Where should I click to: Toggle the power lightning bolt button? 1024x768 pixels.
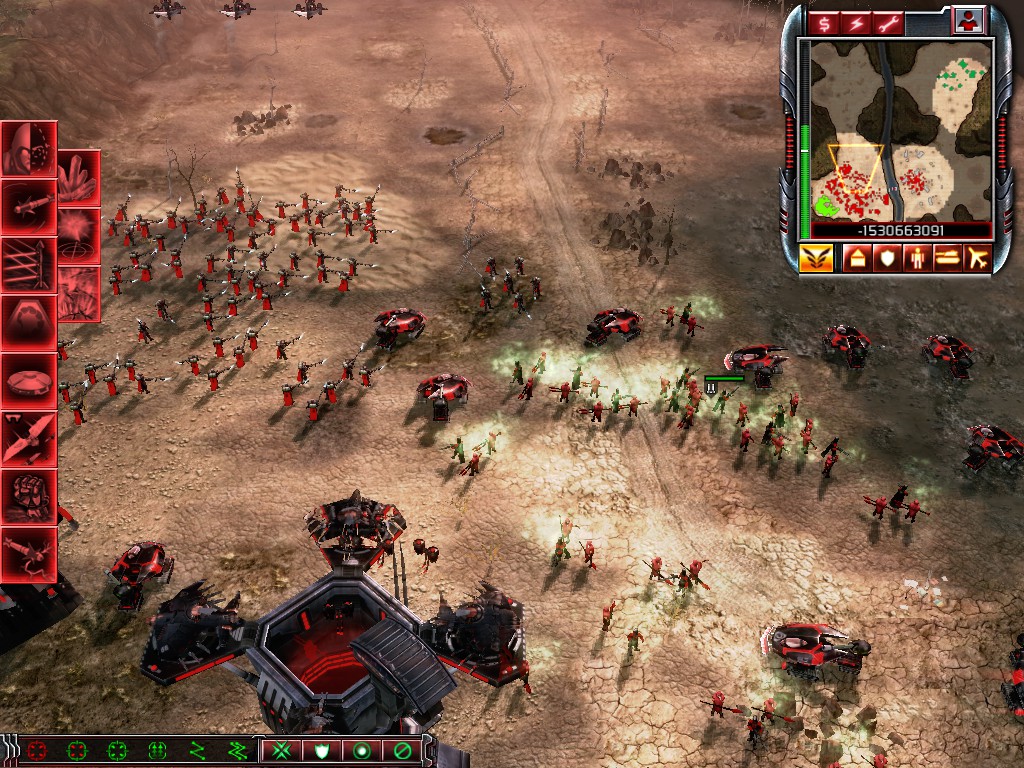click(857, 22)
